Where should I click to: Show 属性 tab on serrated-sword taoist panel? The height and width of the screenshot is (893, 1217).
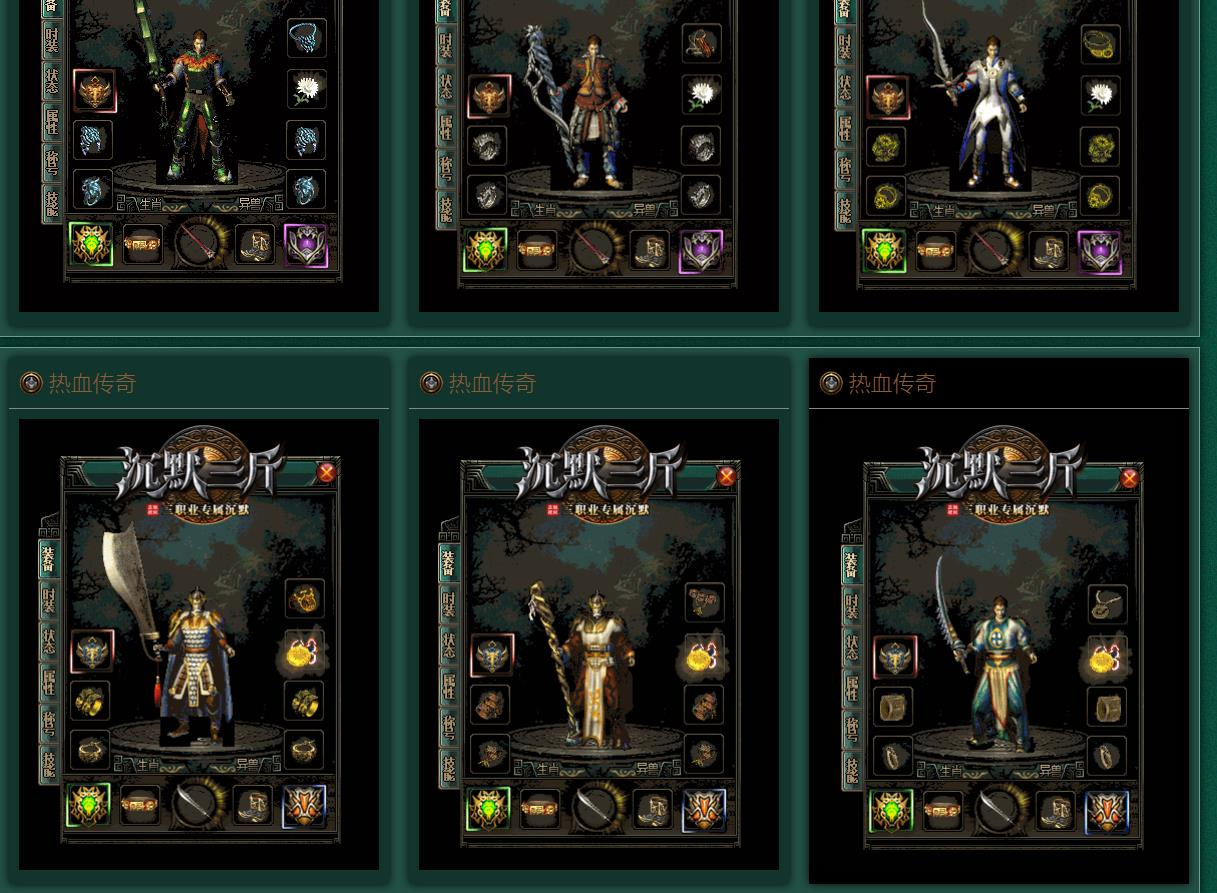851,688
